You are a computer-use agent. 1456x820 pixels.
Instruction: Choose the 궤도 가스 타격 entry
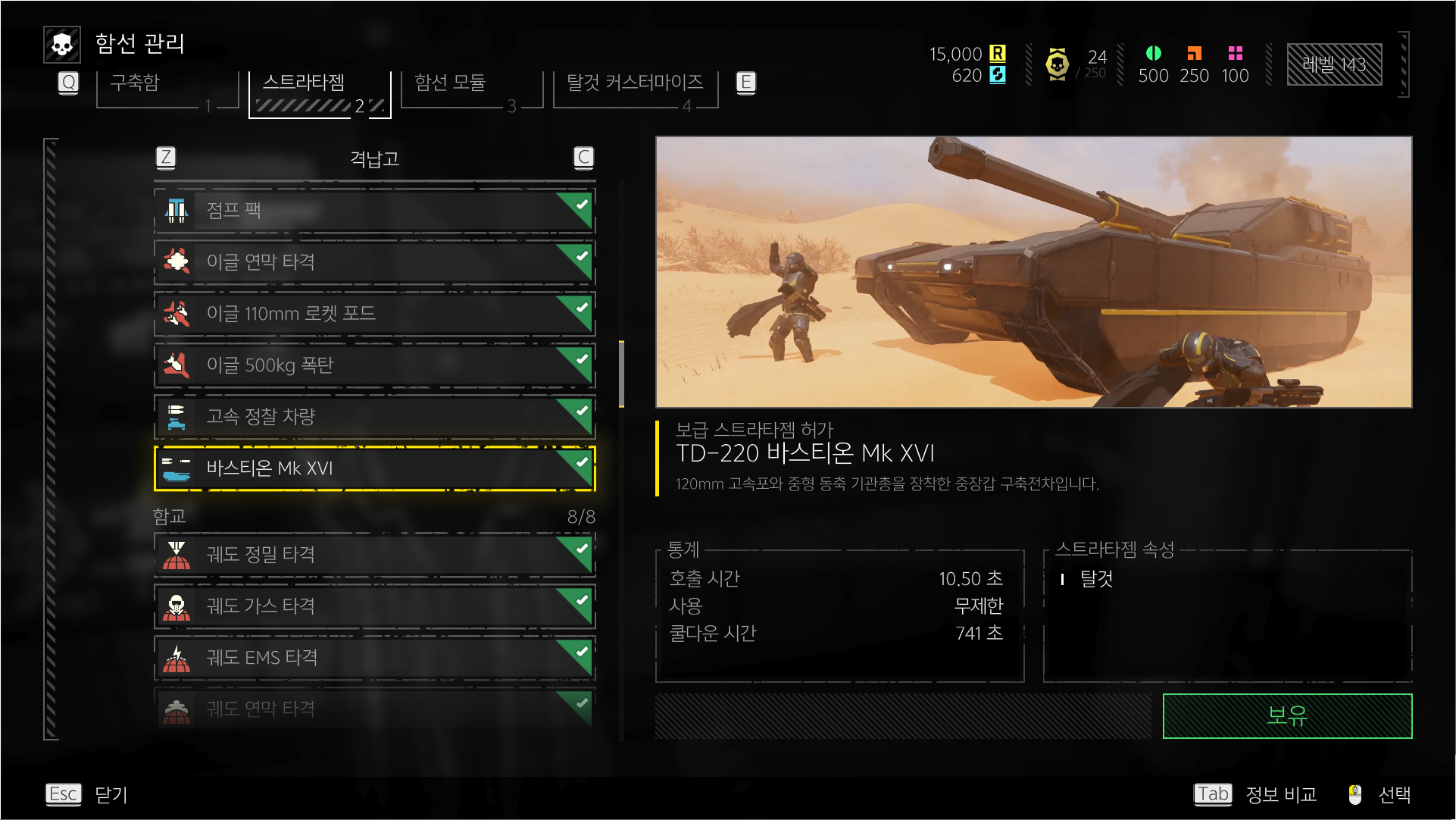[x=374, y=606]
